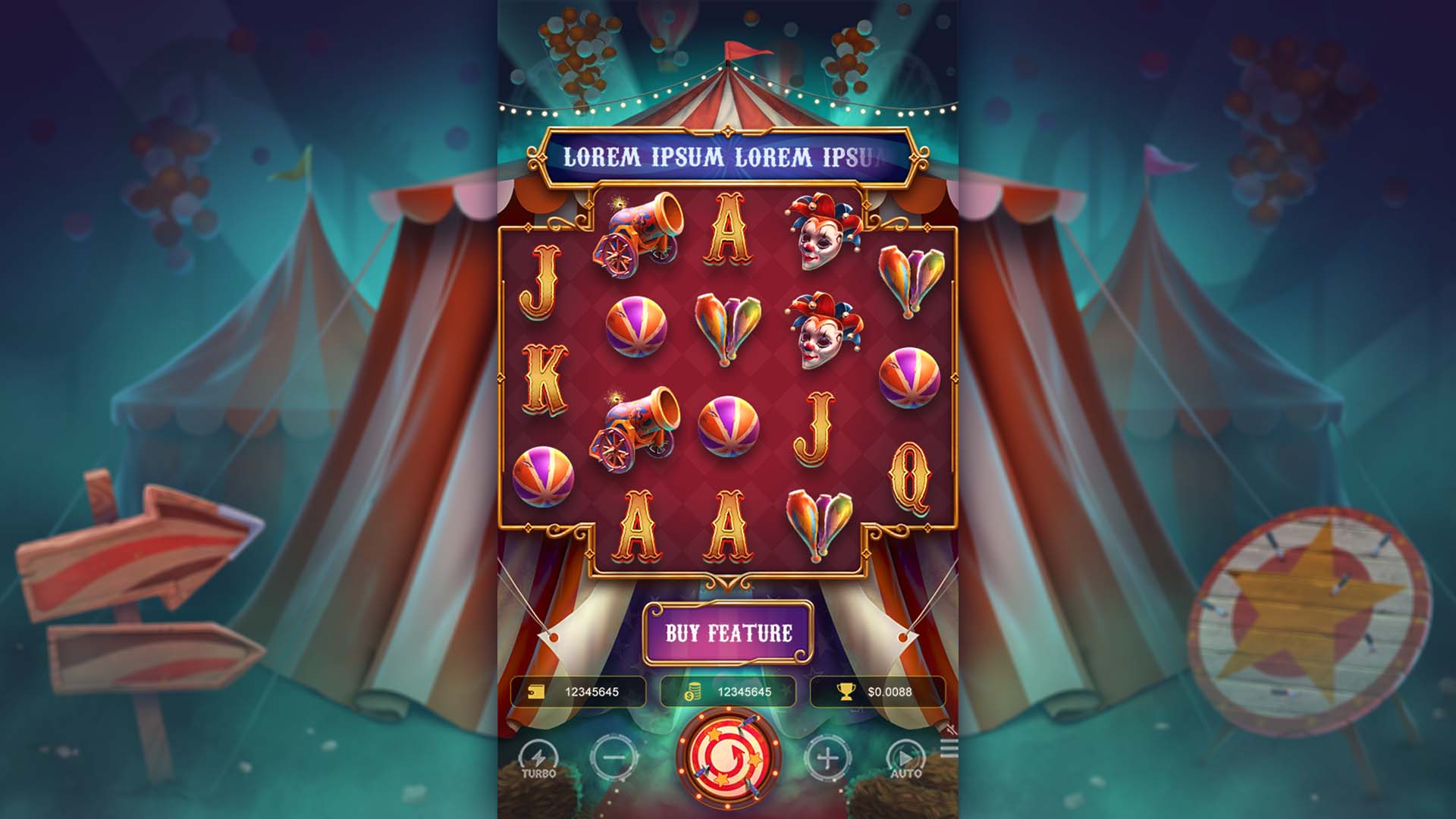Decrease the bet with the minus button
Image resolution: width=1456 pixels, height=819 pixels.
[x=613, y=757]
